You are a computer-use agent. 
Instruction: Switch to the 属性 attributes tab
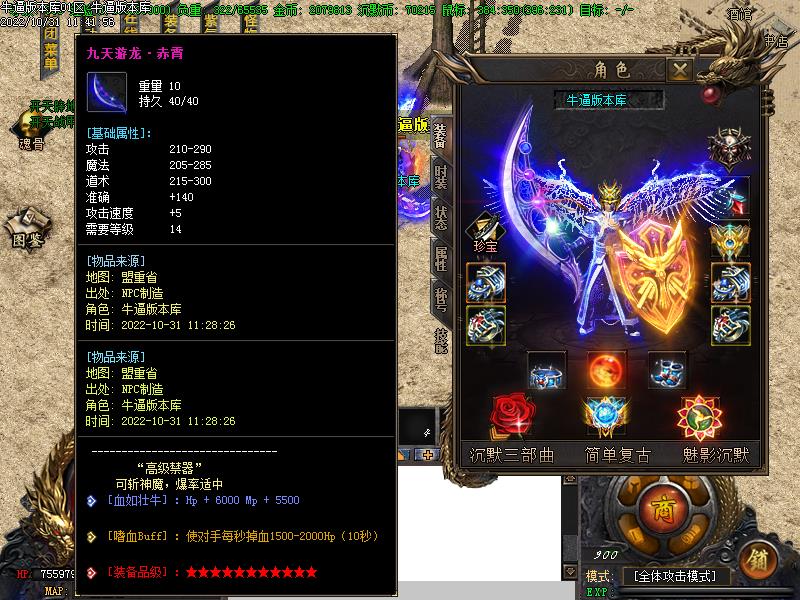pyautogui.click(x=441, y=257)
